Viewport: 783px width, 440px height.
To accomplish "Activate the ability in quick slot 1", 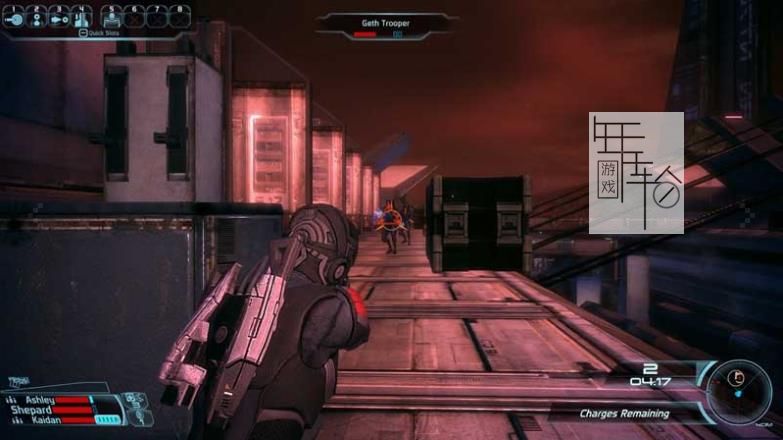I will coord(15,18).
